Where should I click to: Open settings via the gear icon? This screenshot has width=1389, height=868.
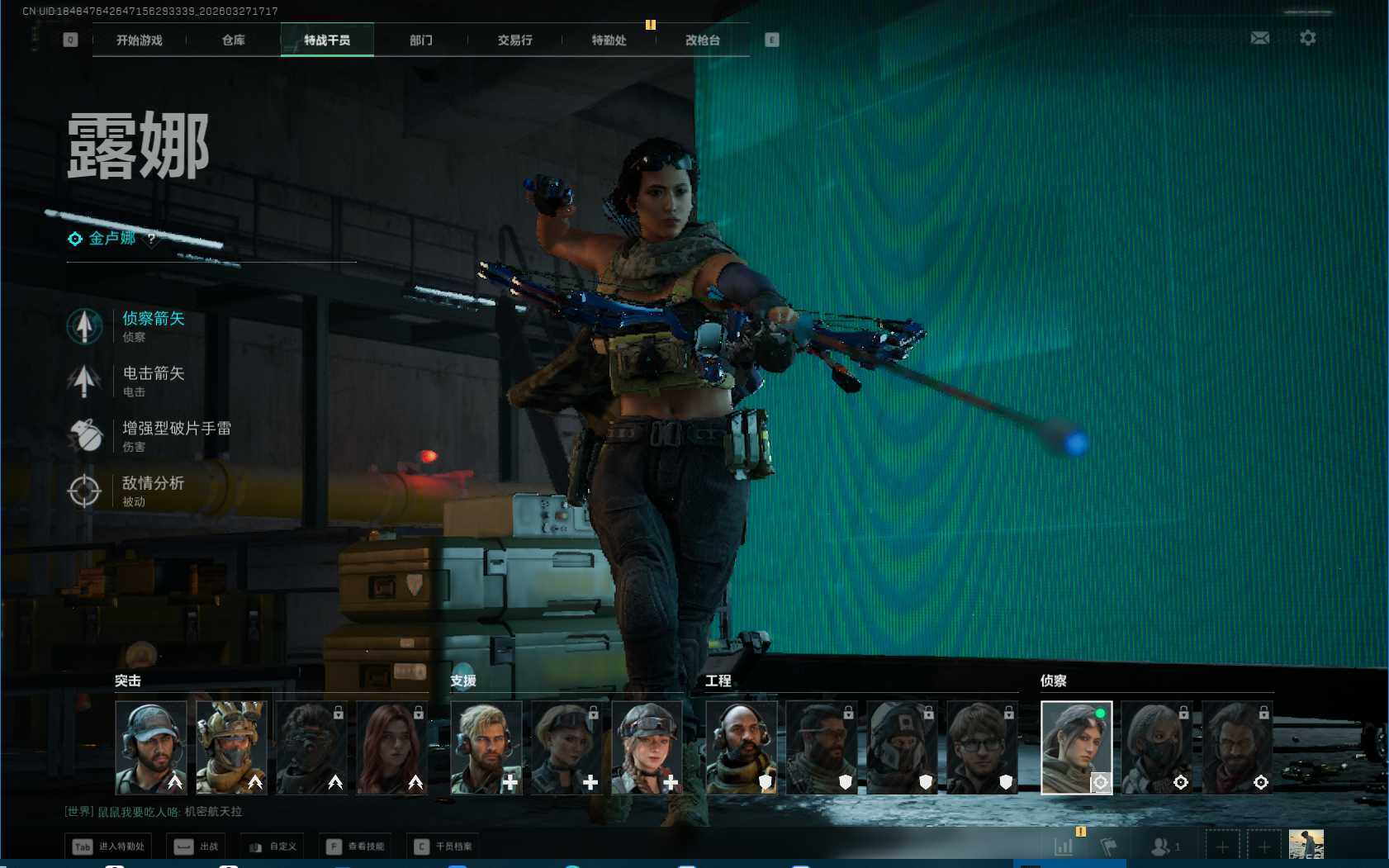coord(1307,38)
